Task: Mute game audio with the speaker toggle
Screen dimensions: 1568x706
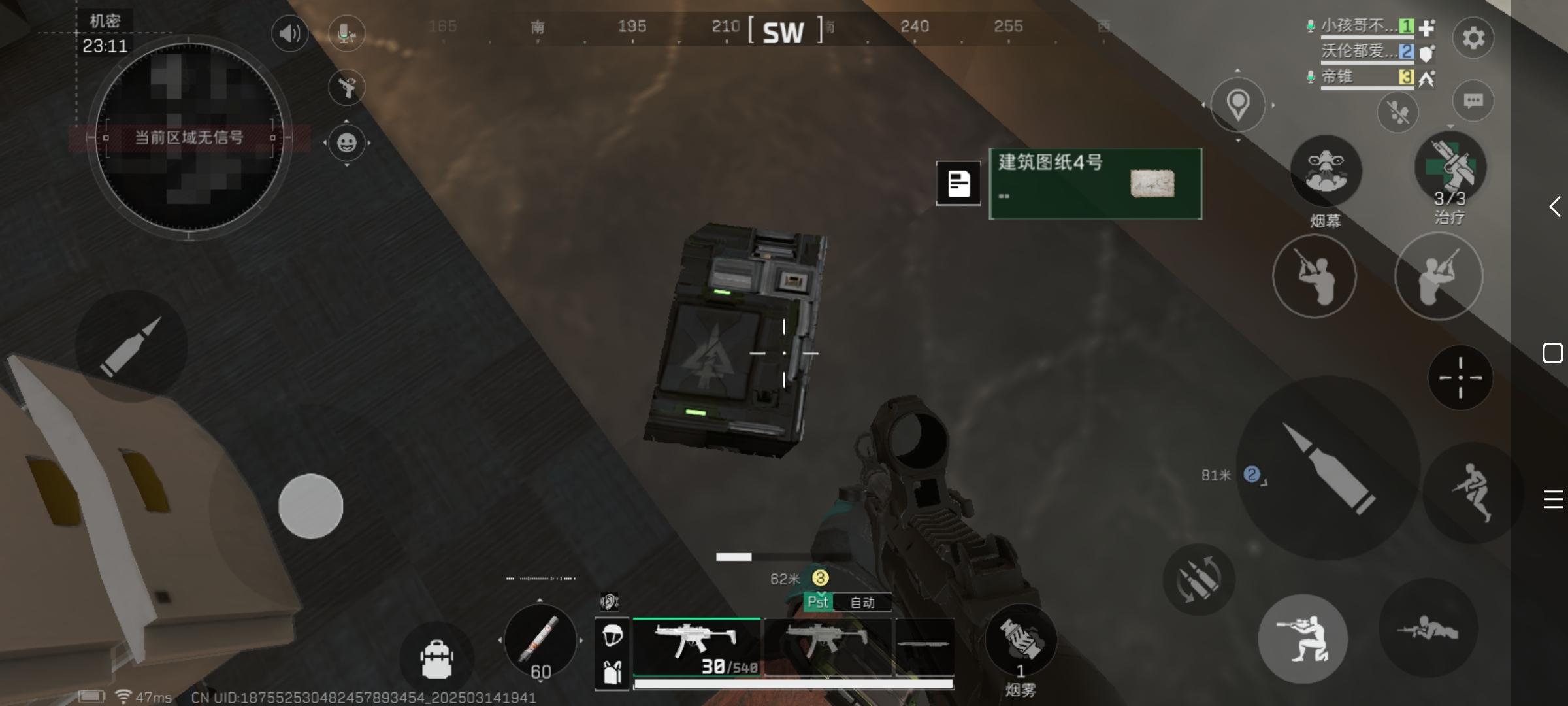Action: [289, 33]
